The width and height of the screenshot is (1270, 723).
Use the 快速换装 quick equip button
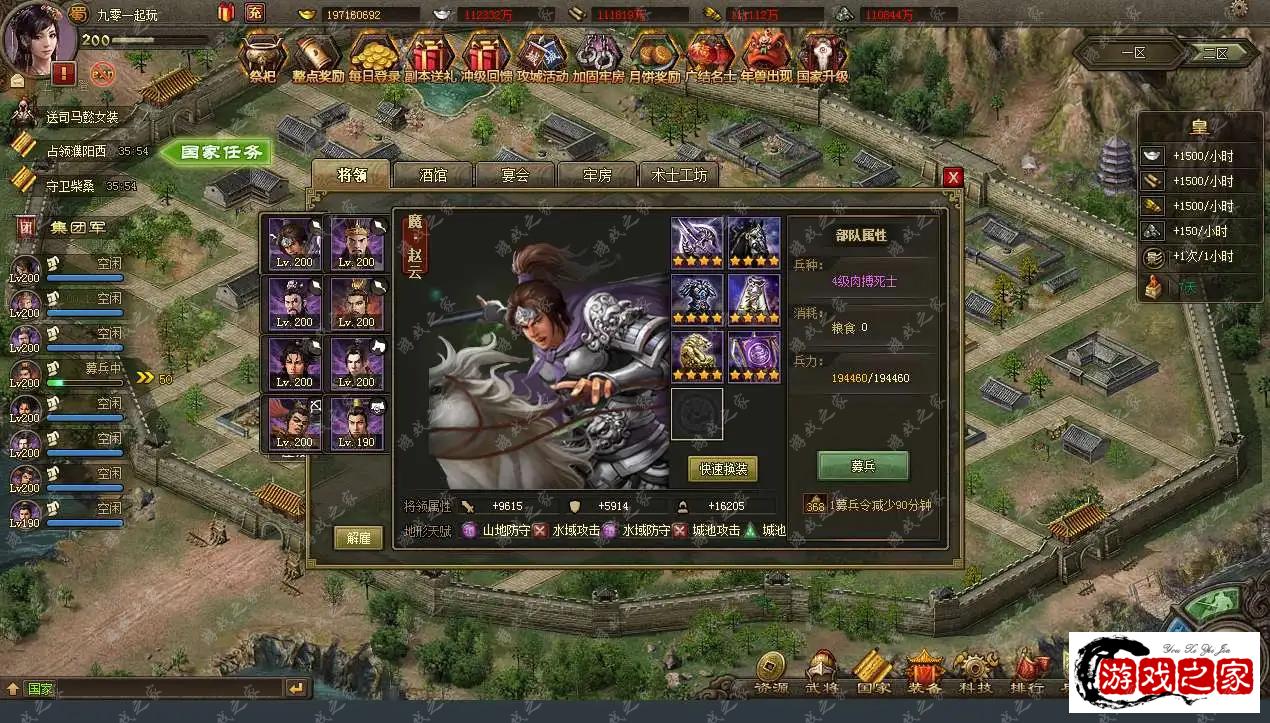coord(722,468)
